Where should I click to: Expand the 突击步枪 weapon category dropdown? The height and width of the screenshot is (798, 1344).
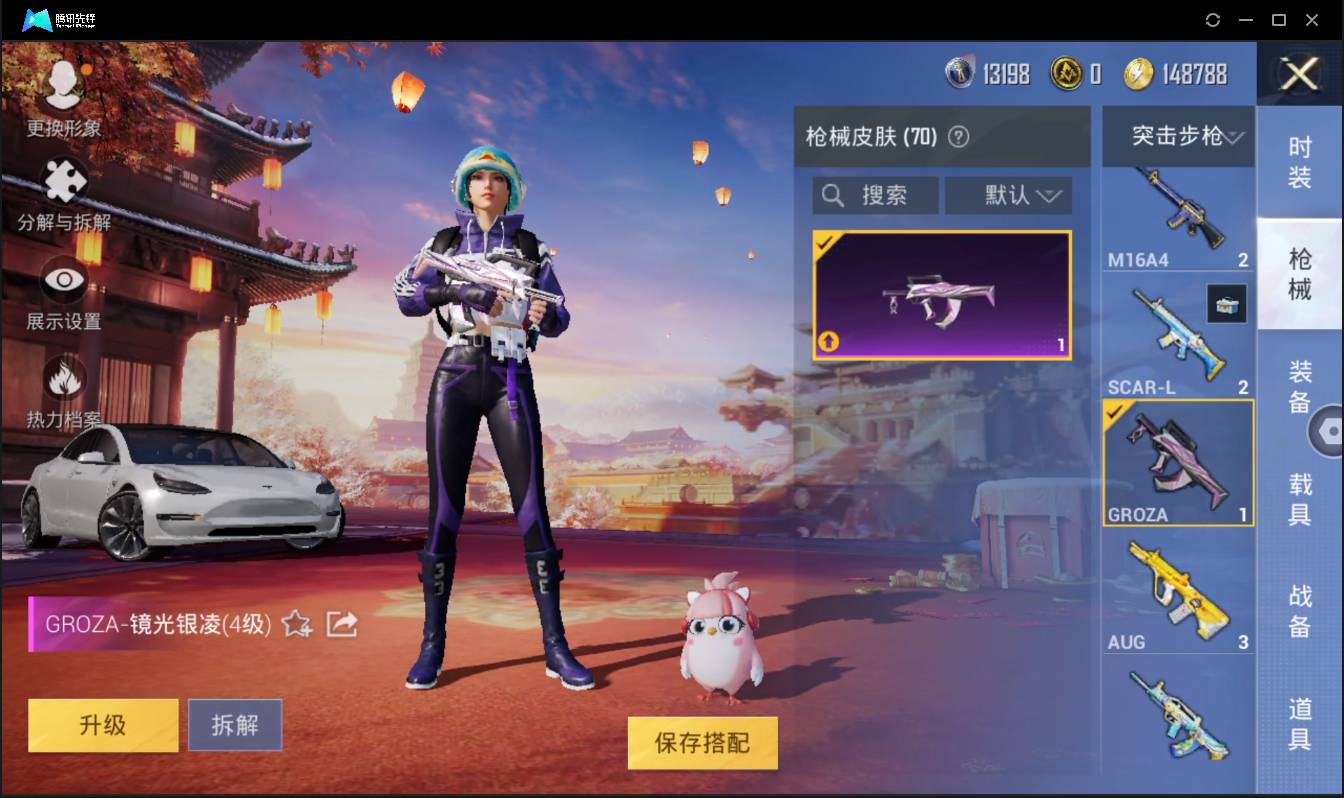point(1178,137)
